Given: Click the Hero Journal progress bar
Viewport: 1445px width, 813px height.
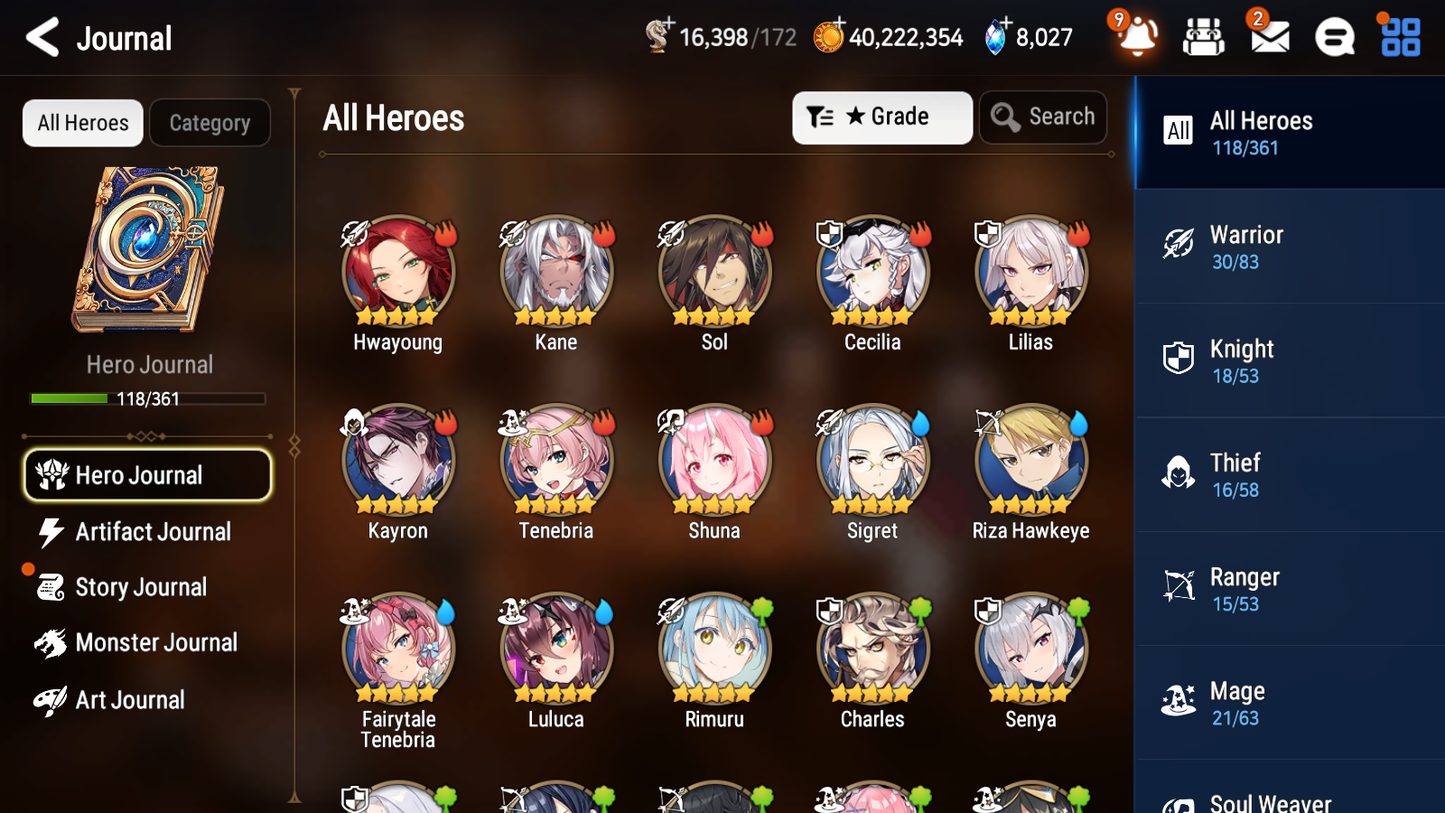Looking at the screenshot, I should pos(149,398).
